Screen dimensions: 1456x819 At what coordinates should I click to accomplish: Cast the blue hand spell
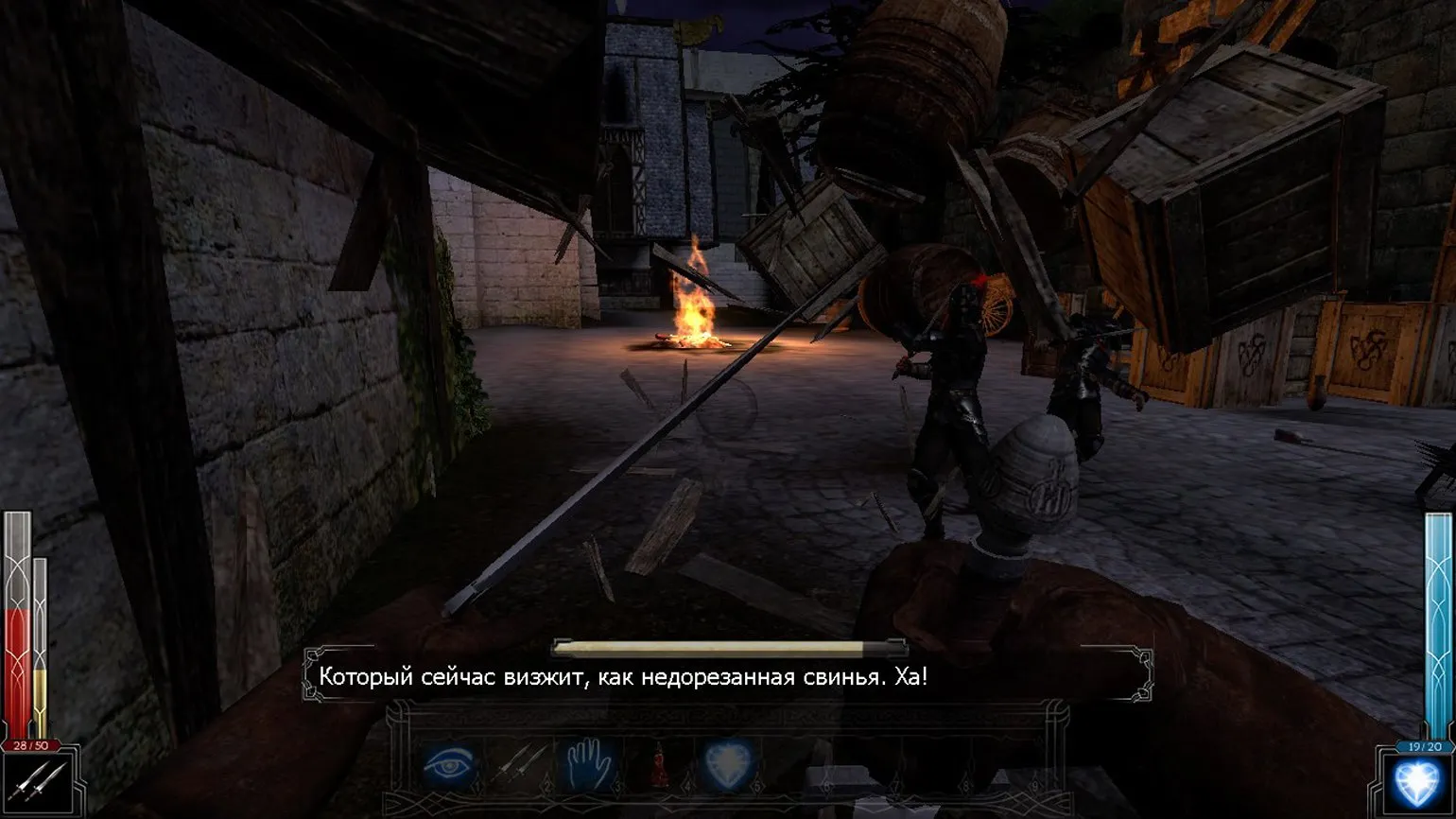click(x=588, y=762)
